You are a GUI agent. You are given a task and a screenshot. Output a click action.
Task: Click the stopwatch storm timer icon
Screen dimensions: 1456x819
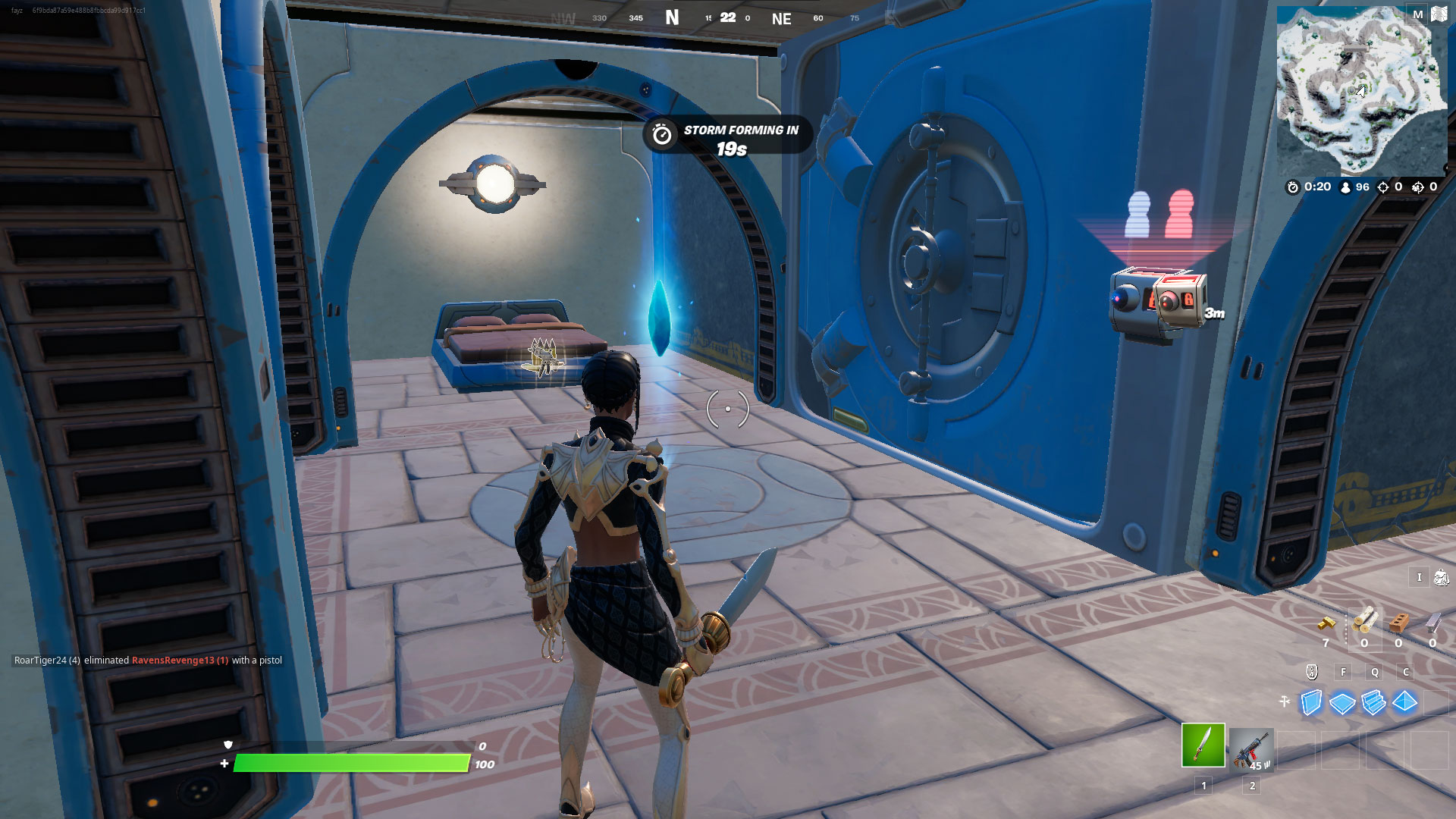click(x=1294, y=187)
